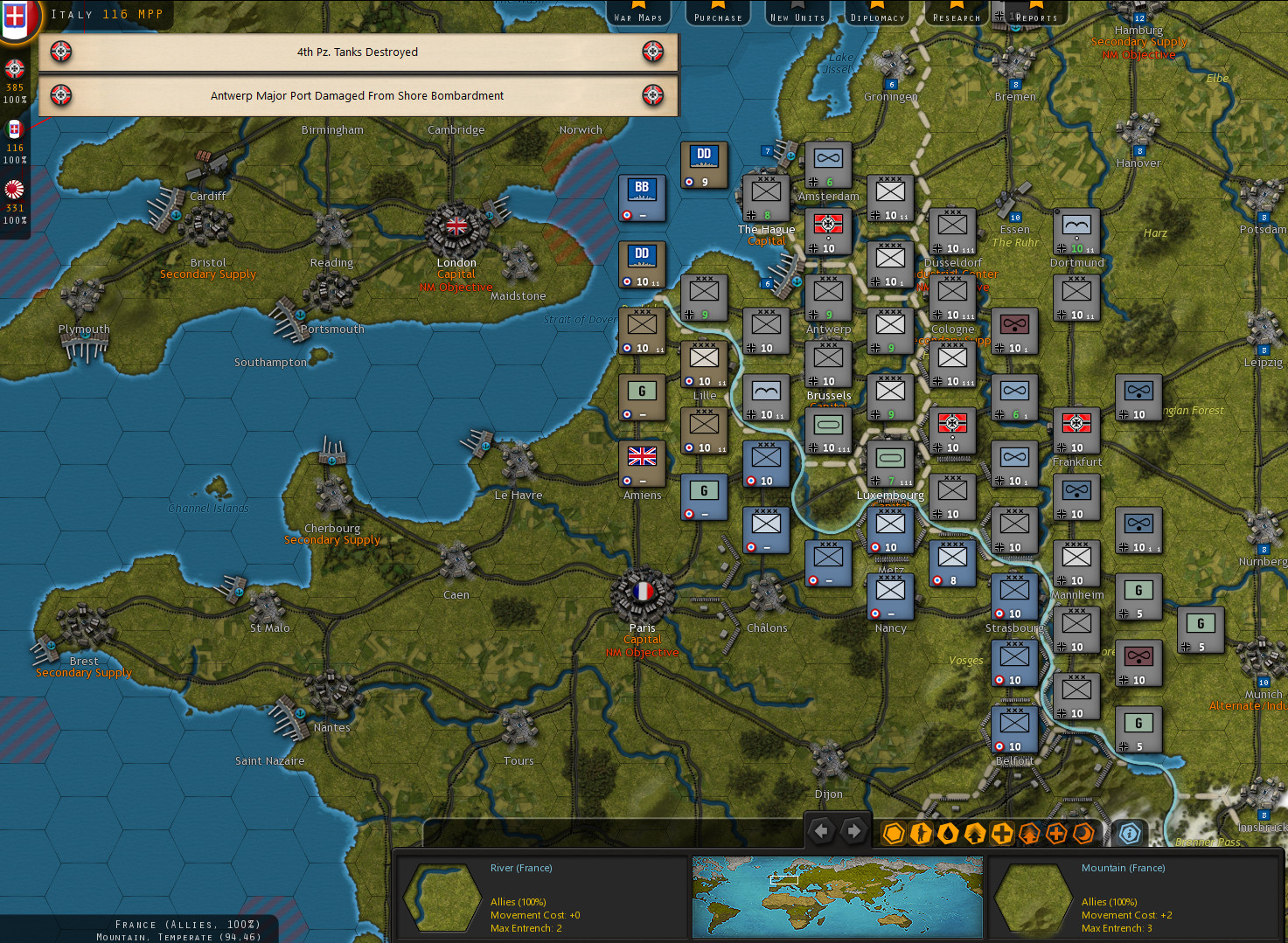Click the tree upgrade-arrow hexagon icon
The image size is (1288, 943).
click(975, 834)
